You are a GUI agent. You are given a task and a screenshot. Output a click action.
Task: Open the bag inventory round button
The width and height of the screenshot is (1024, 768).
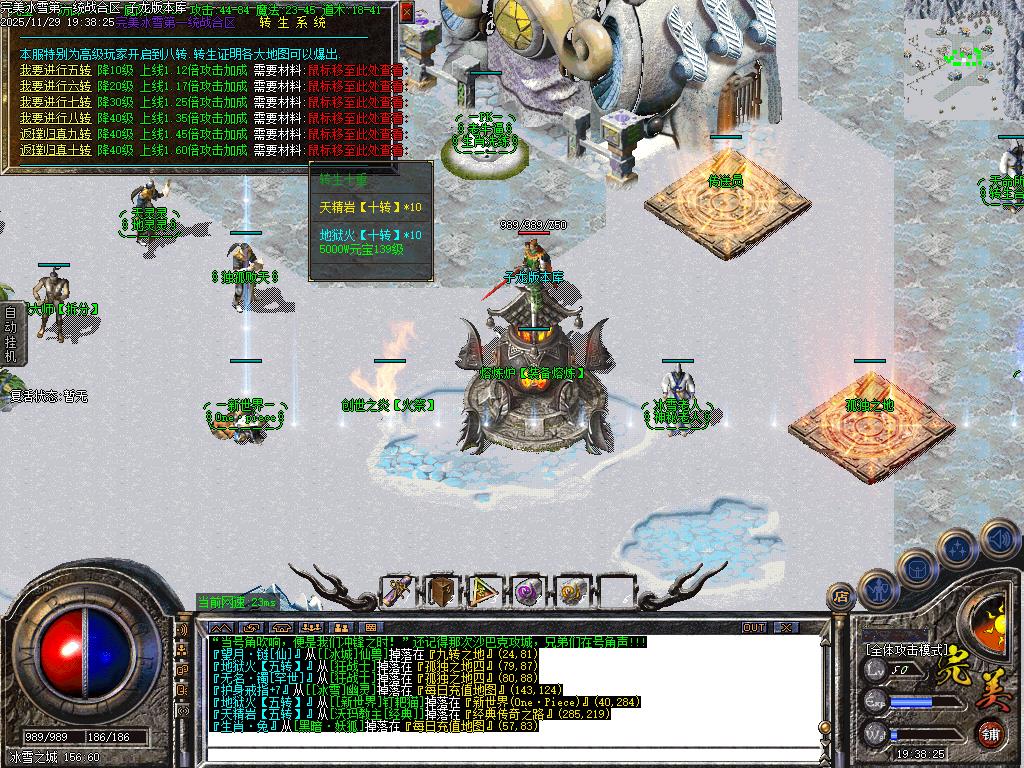917,570
